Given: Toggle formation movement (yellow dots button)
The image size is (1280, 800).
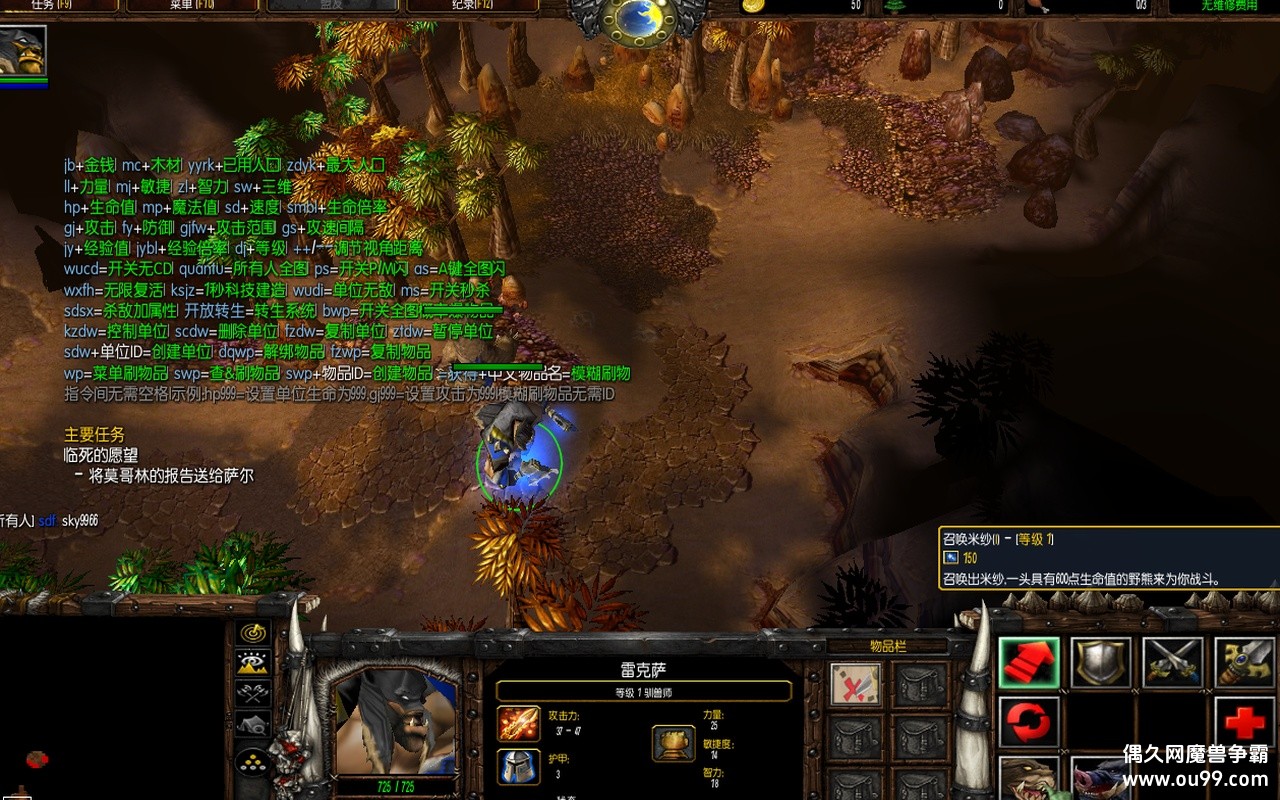Looking at the screenshot, I should [x=253, y=762].
